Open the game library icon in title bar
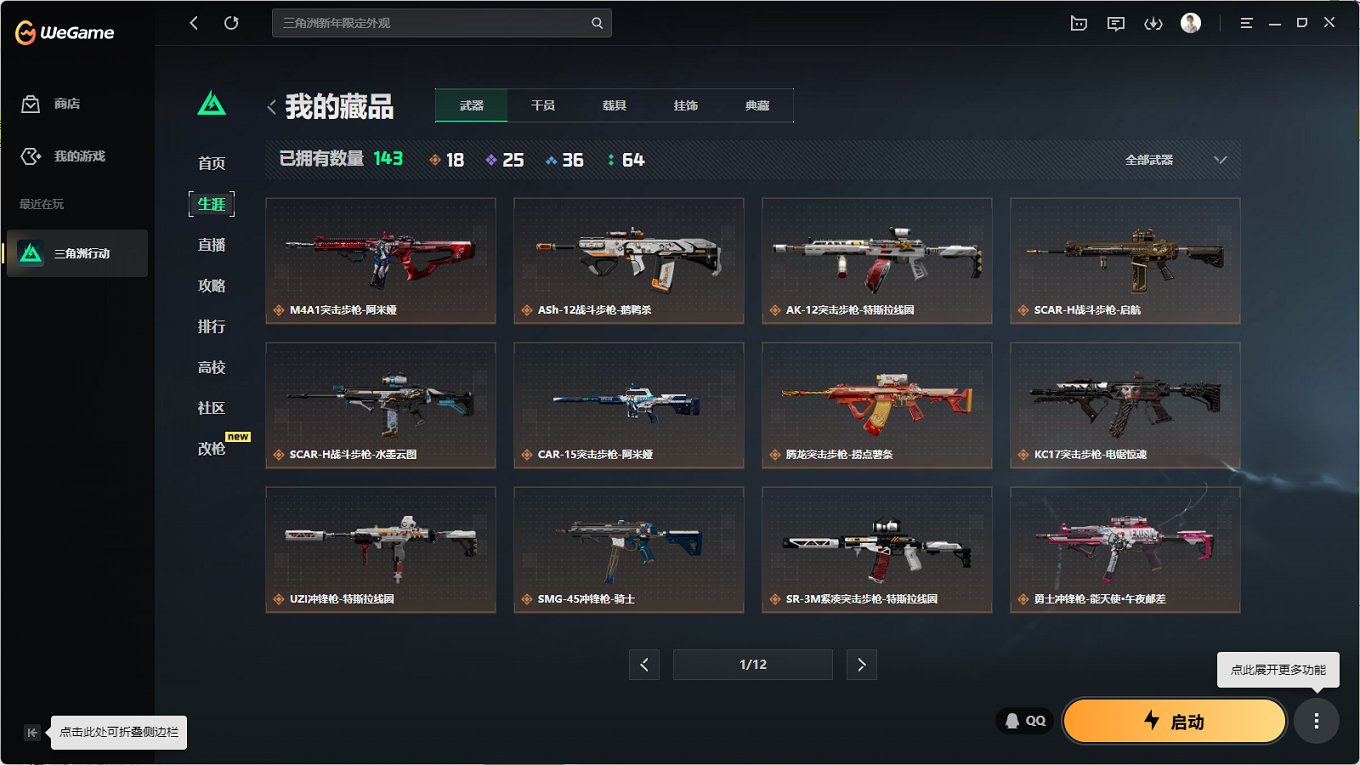 [x=1079, y=22]
